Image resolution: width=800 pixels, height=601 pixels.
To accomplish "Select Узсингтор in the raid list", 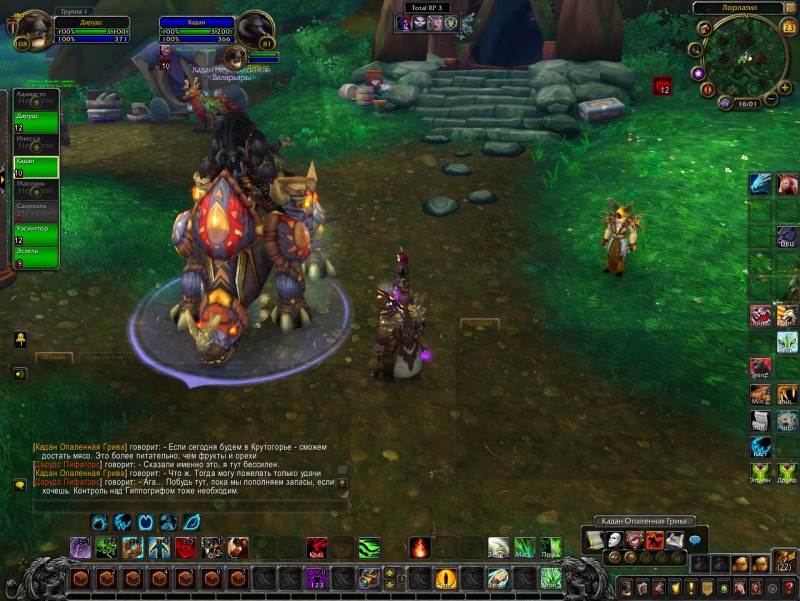I will (35, 234).
